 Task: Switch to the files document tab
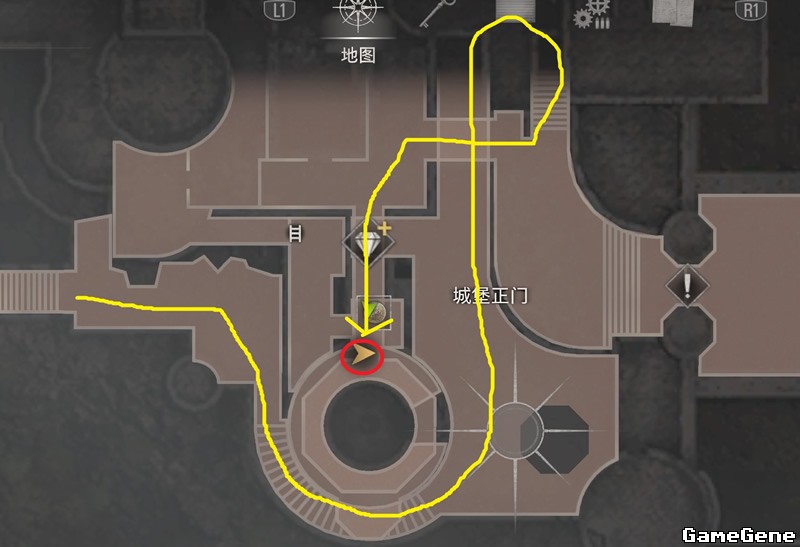tap(673, 12)
